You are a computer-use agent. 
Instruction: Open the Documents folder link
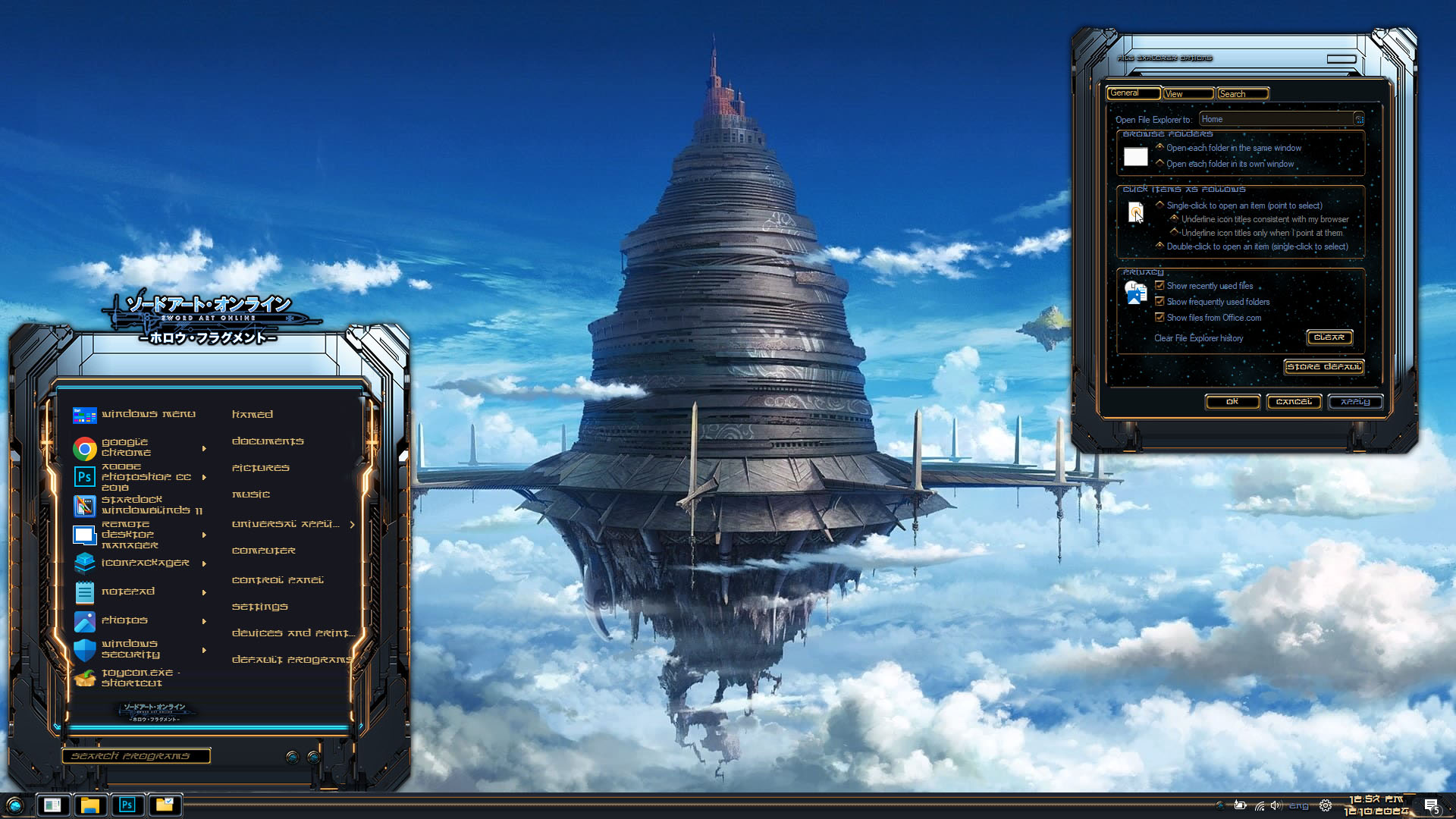click(x=268, y=441)
